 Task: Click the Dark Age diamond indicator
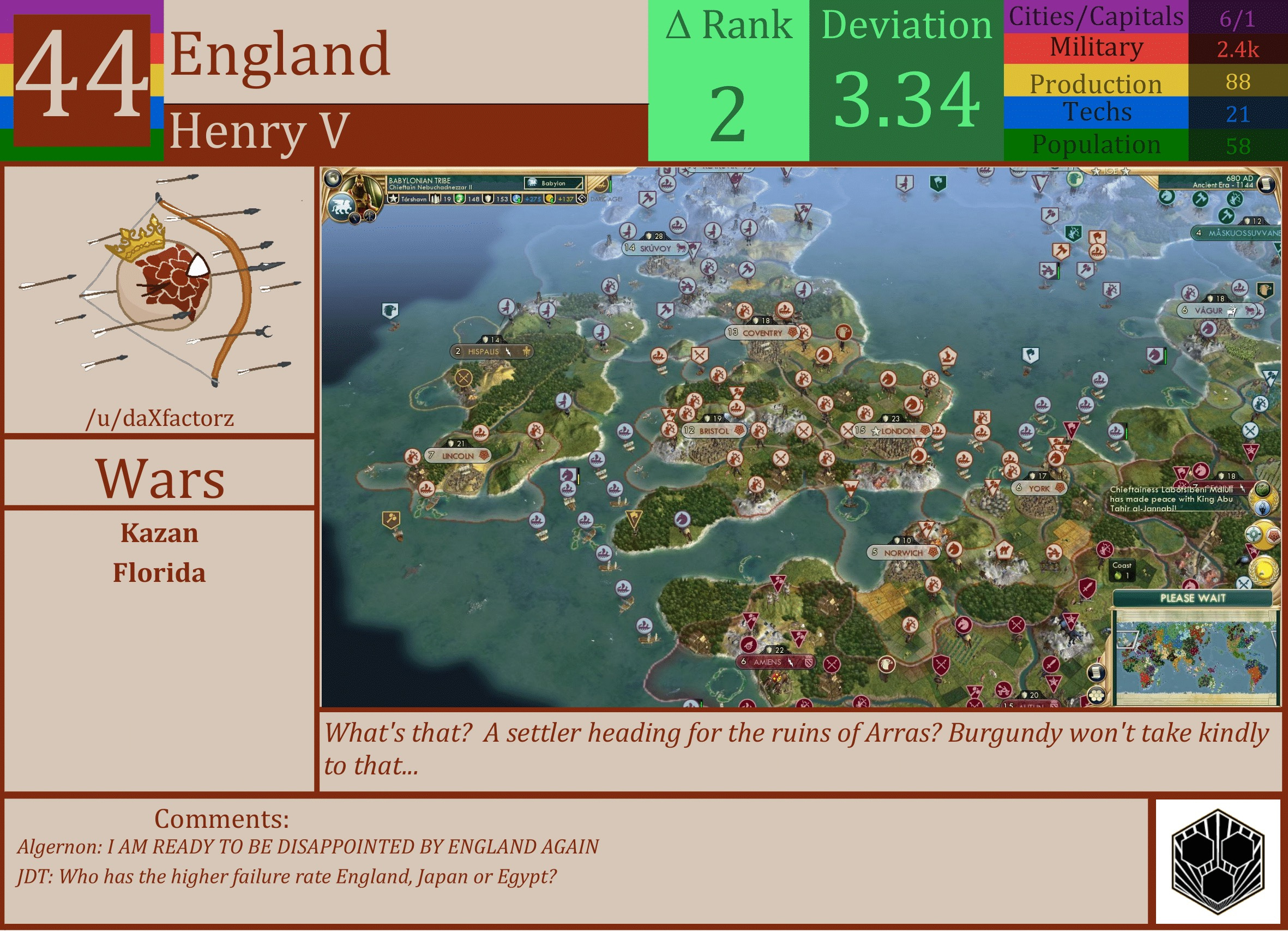[x=582, y=200]
